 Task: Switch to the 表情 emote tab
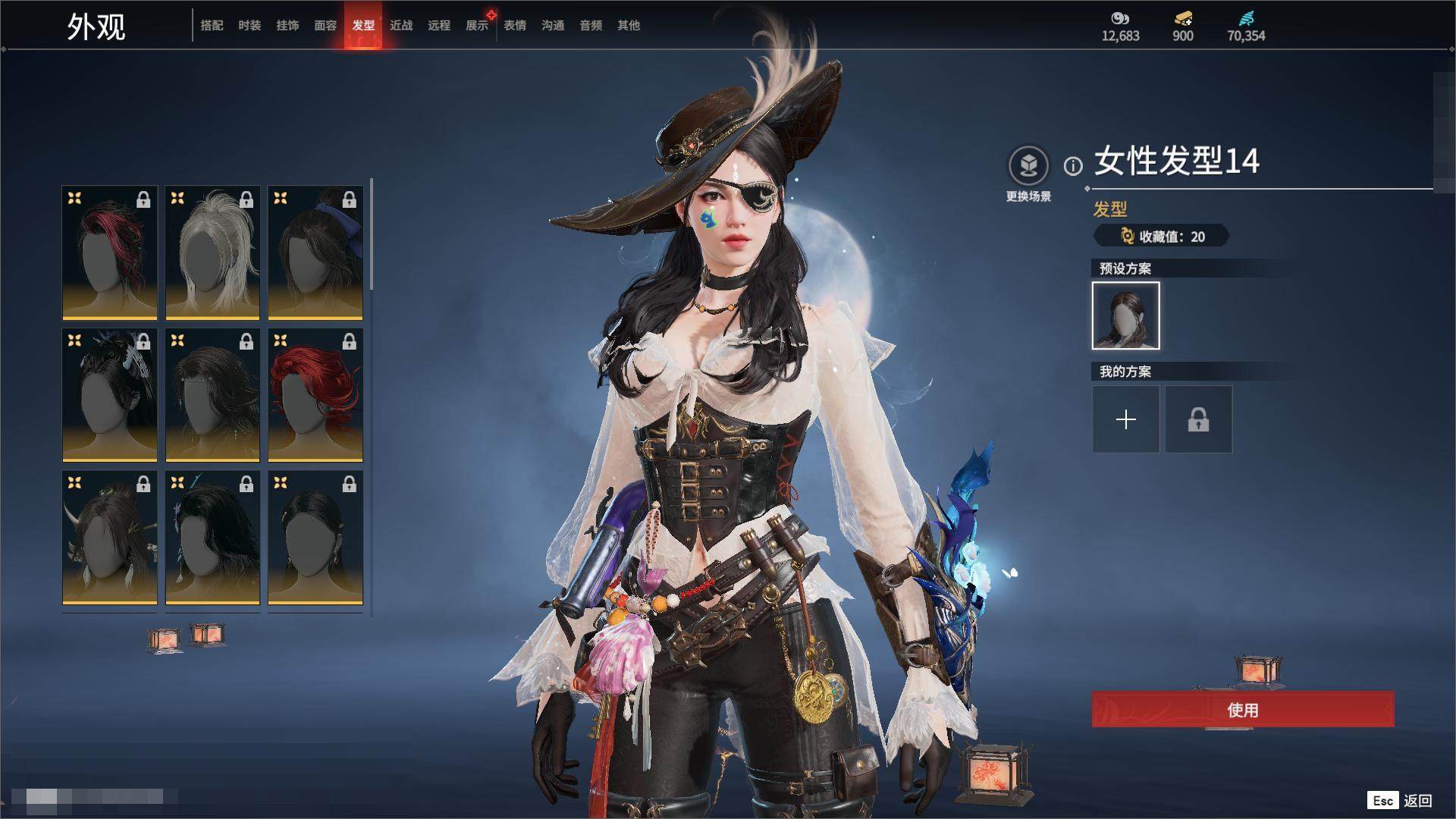[515, 26]
